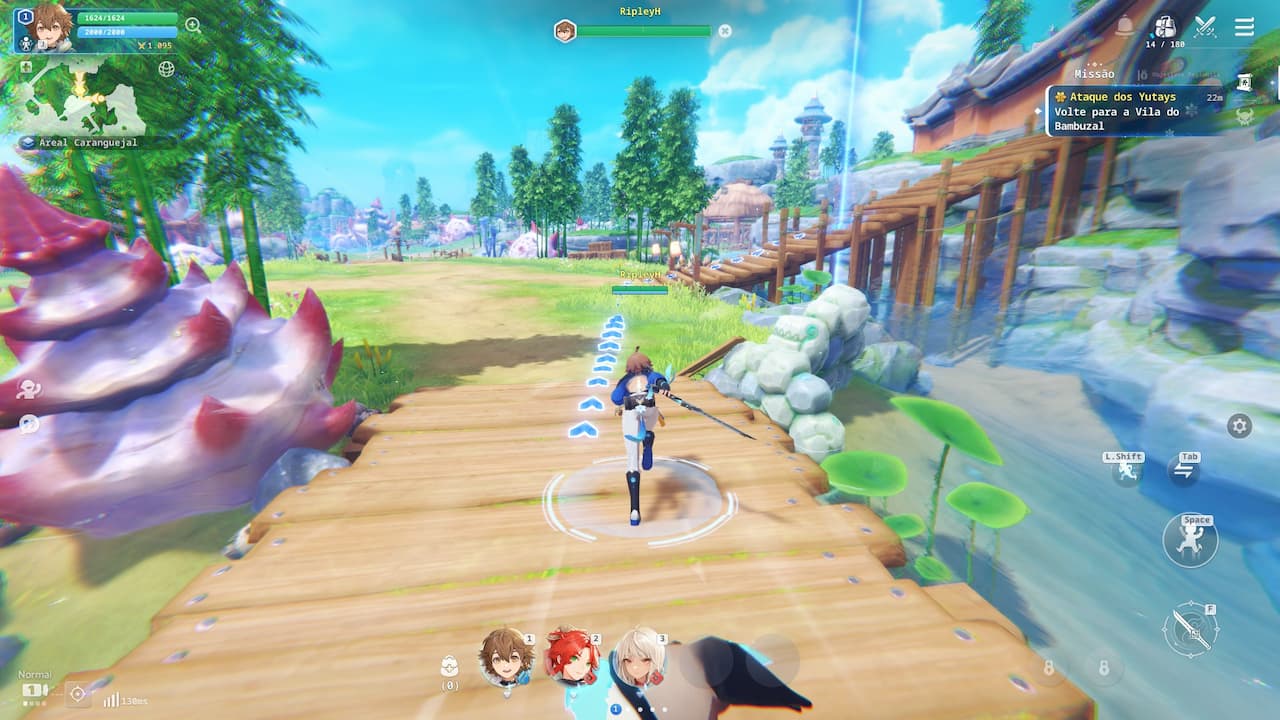Switch to the Missão tab
The width and height of the screenshot is (1280, 720).
pos(1094,74)
